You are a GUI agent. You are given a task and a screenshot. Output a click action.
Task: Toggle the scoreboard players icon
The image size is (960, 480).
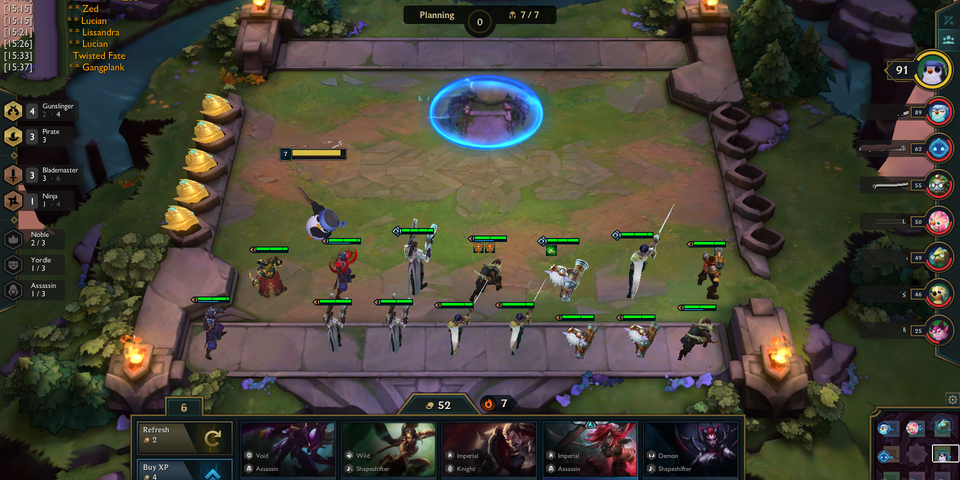[948, 40]
